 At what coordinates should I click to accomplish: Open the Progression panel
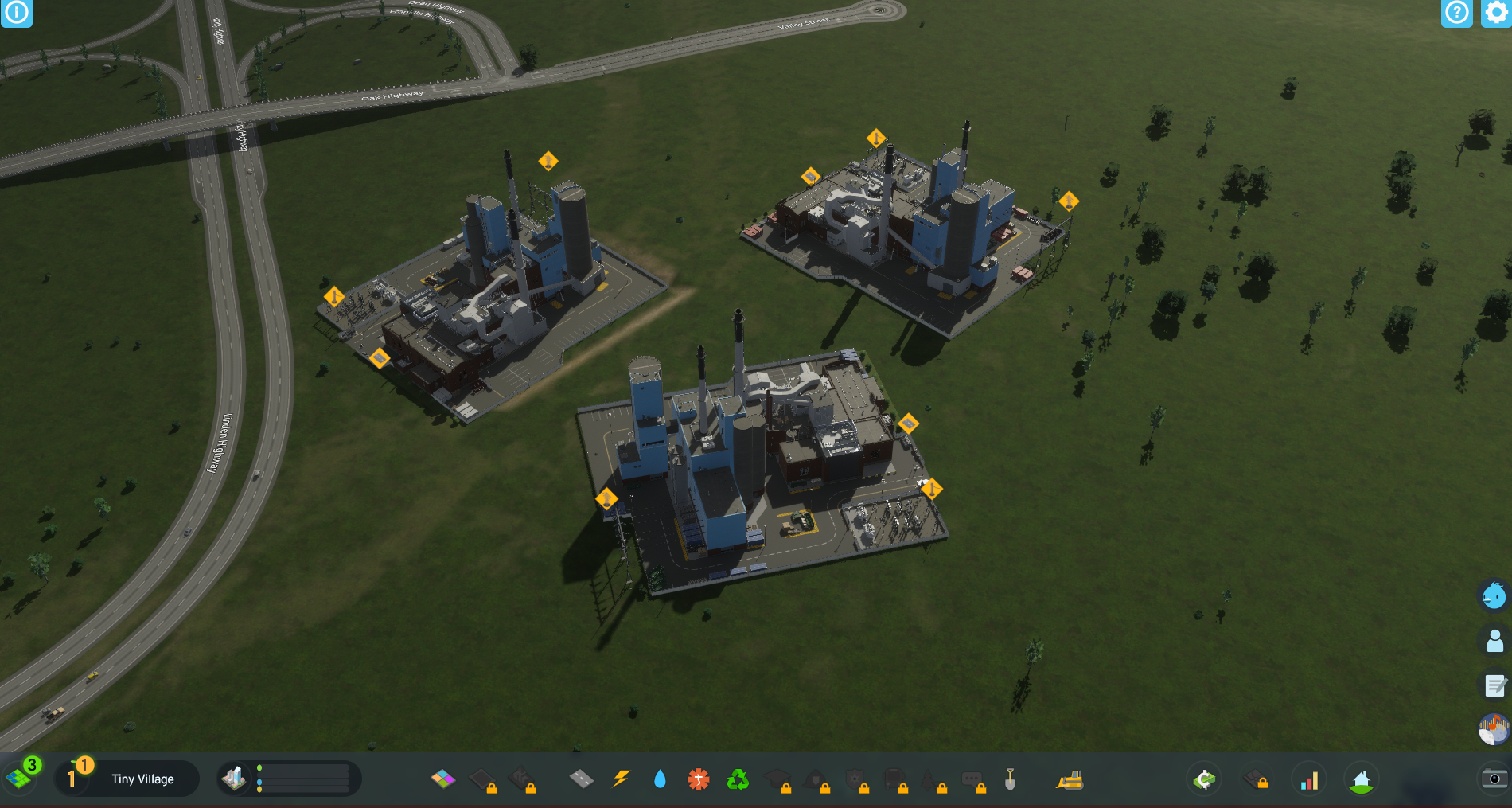coord(1362,779)
